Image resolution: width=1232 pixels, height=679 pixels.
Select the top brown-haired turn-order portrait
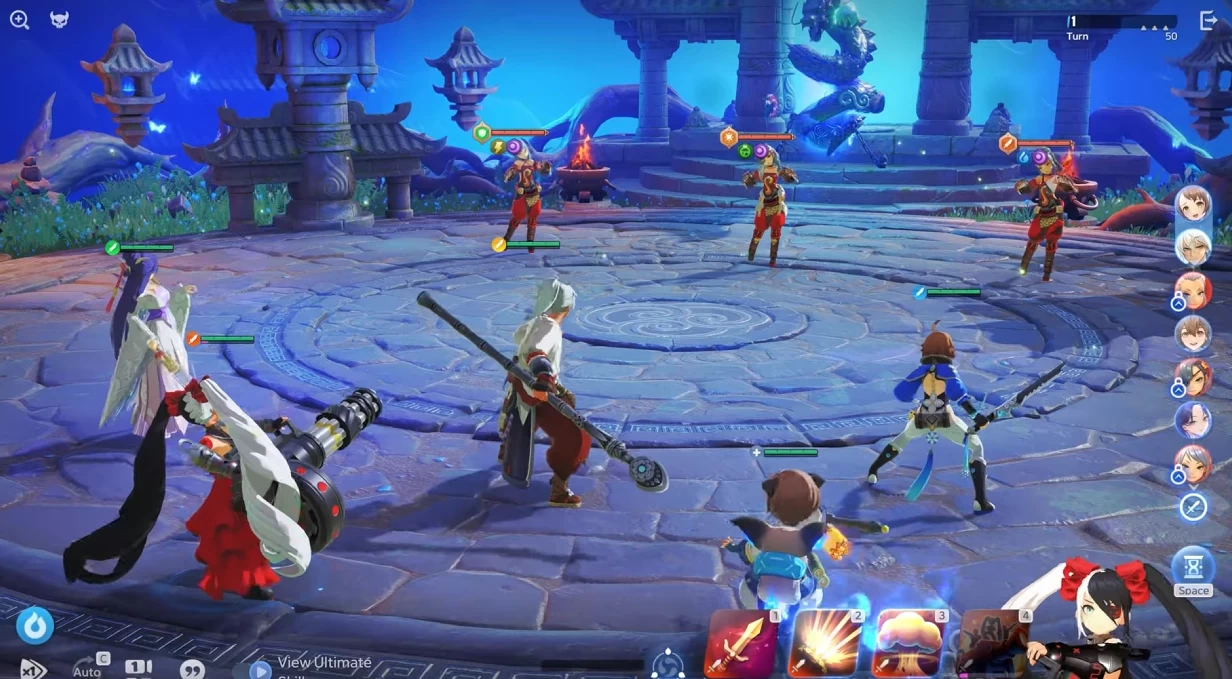1193,204
